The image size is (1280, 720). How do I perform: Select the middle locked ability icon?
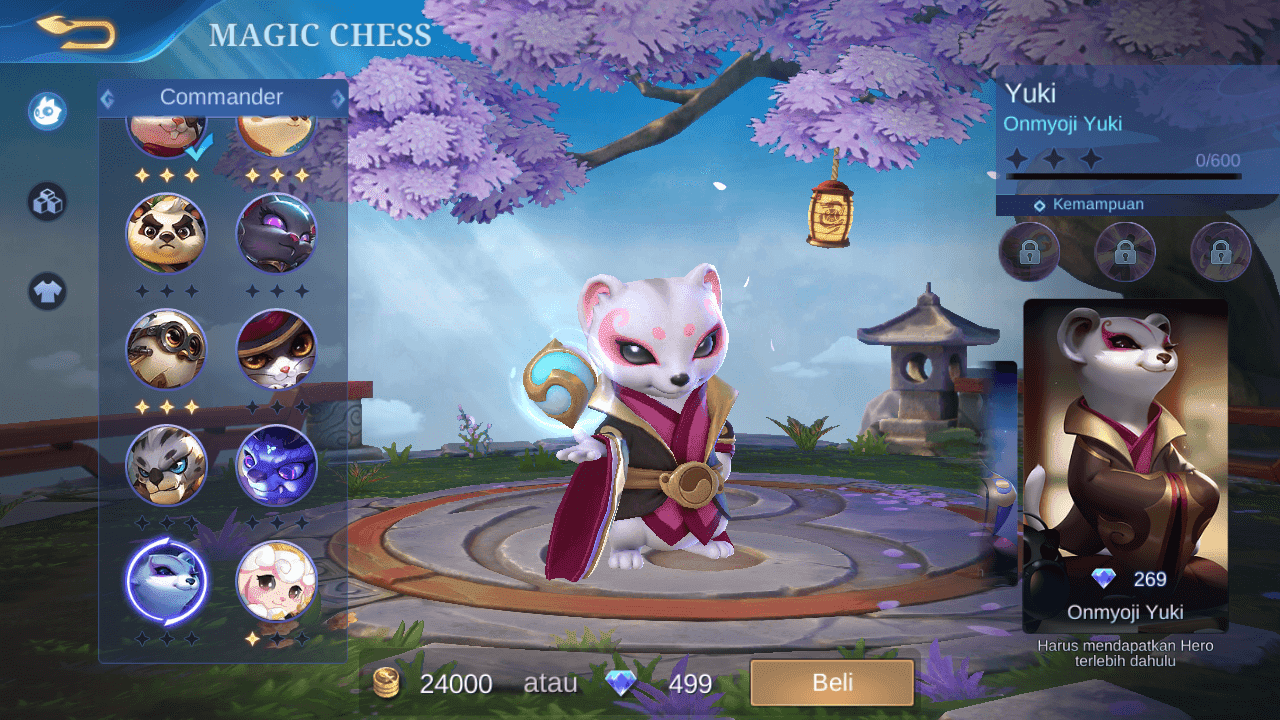coord(1124,252)
